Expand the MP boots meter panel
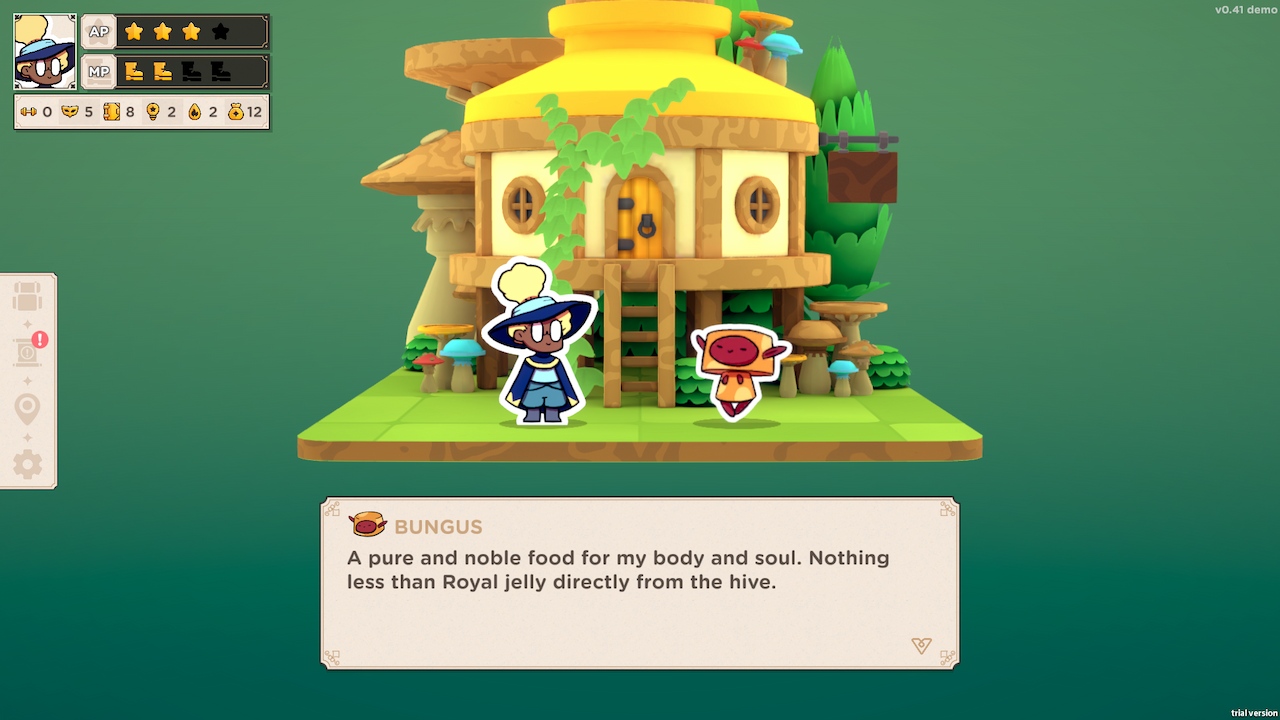 click(98, 71)
